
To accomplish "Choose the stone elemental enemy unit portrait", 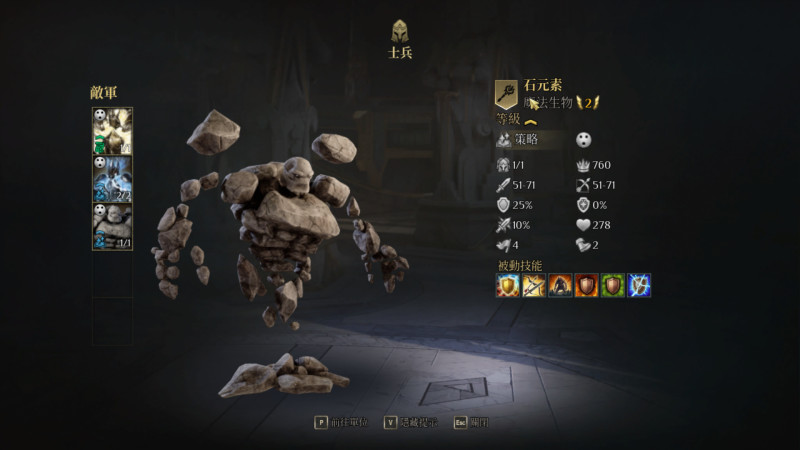I will click(x=112, y=226).
